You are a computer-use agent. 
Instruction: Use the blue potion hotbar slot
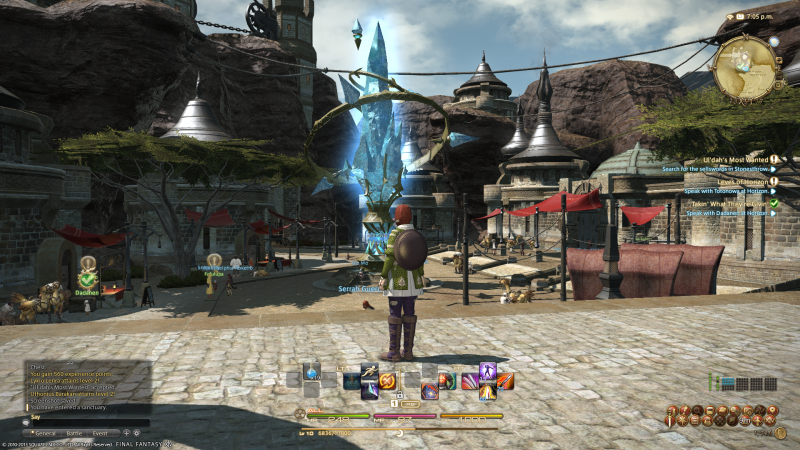(312, 372)
